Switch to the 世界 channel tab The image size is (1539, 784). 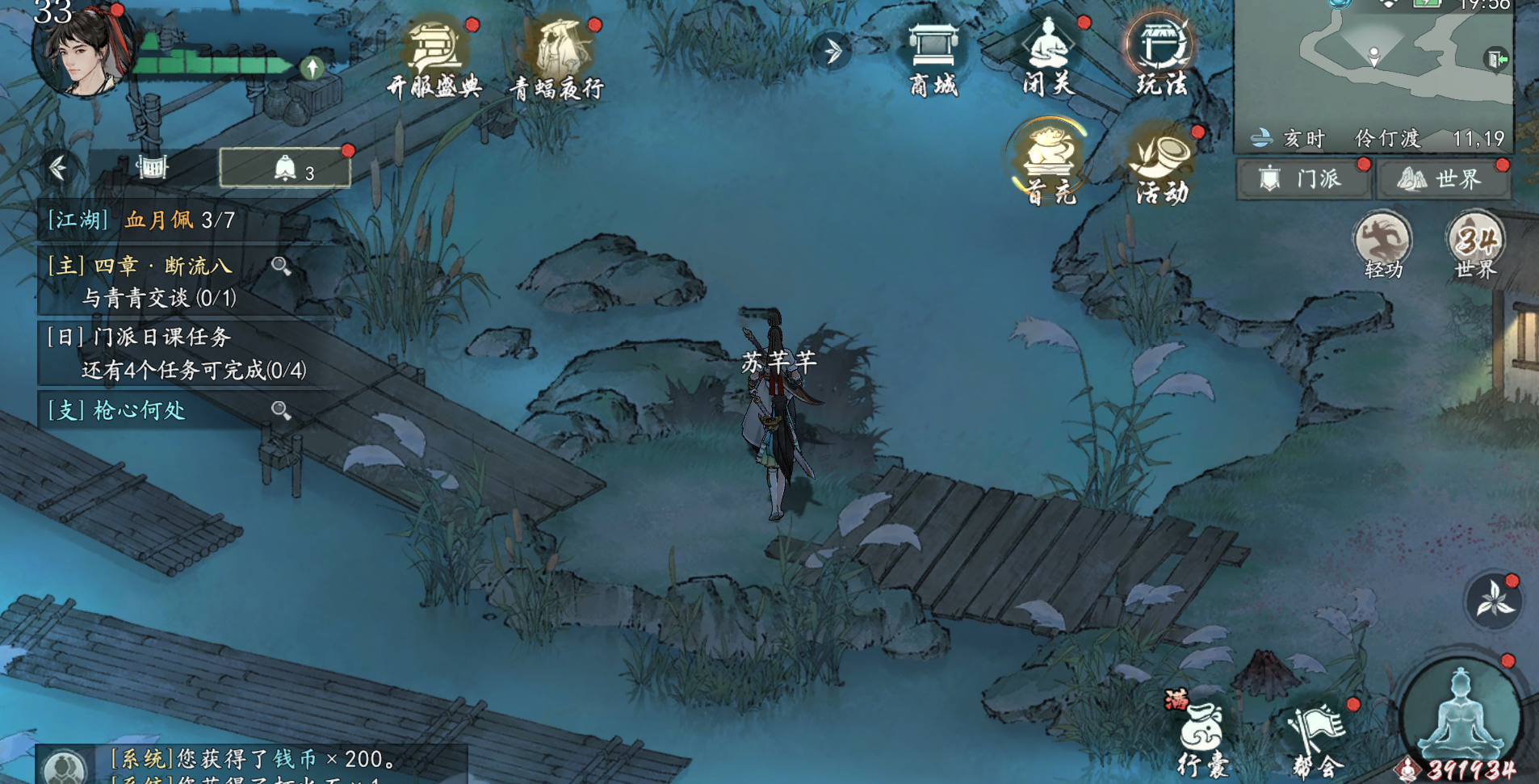[1442, 178]
